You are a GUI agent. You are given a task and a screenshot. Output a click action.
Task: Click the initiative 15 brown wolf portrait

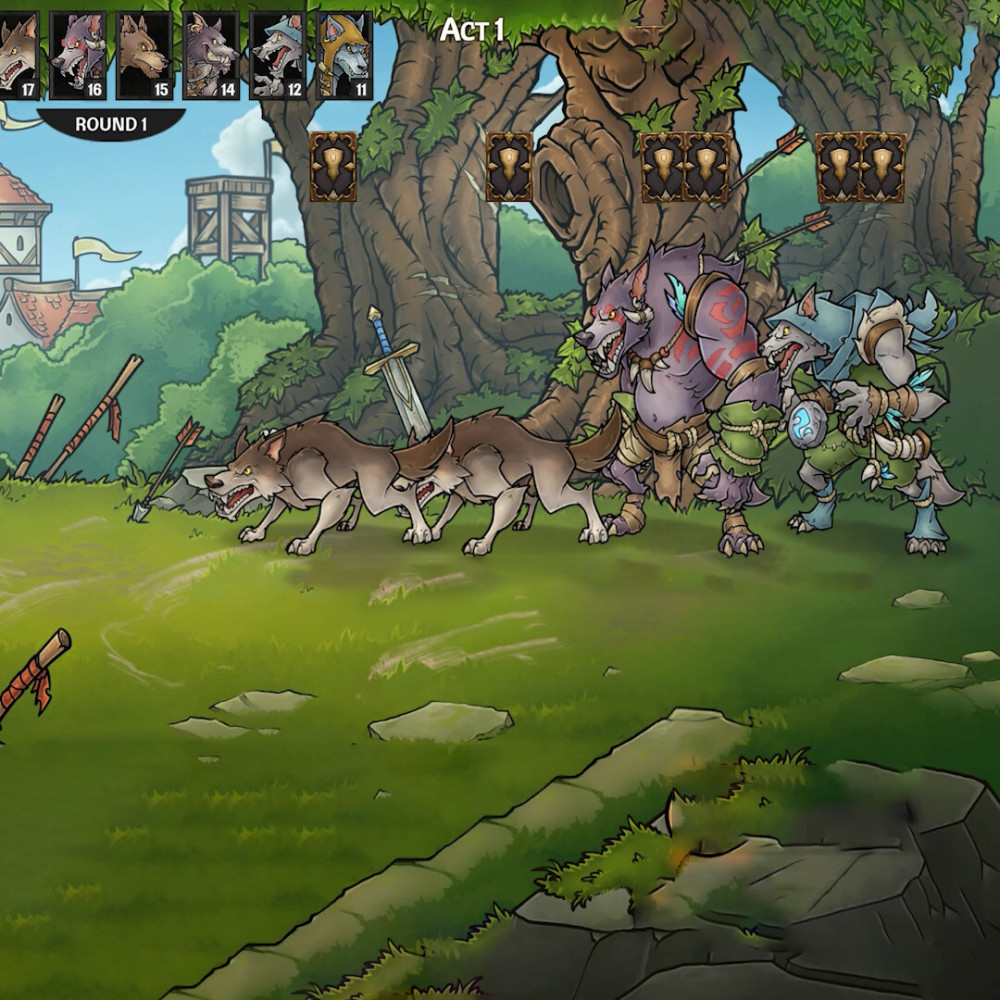[145, 55]
